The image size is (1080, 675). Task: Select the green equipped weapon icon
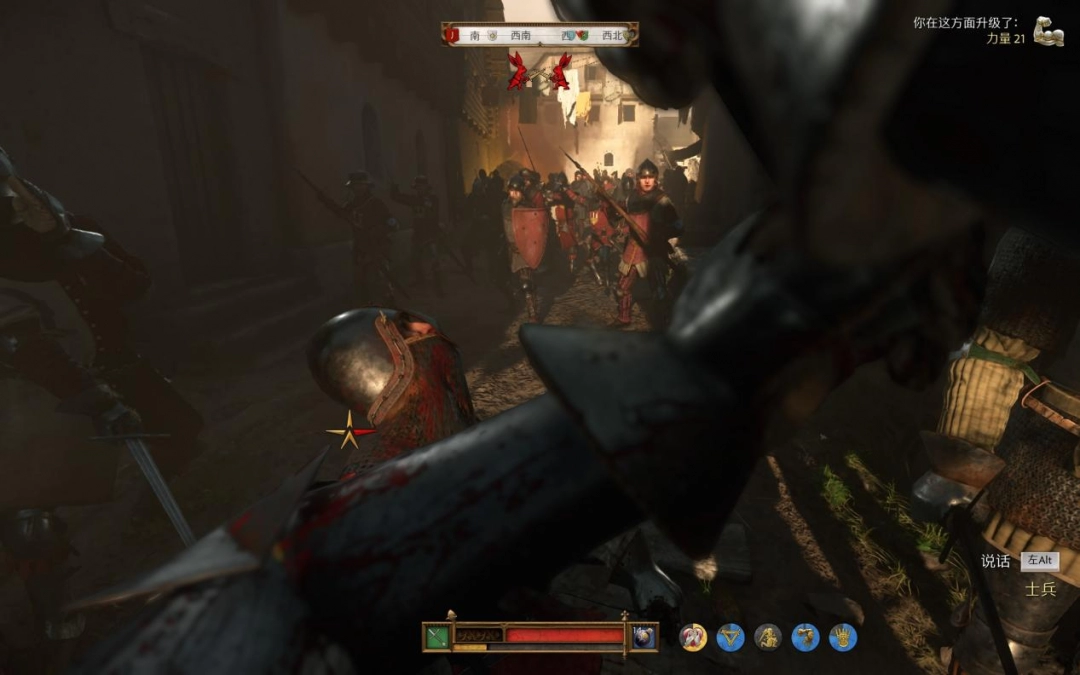437,636
